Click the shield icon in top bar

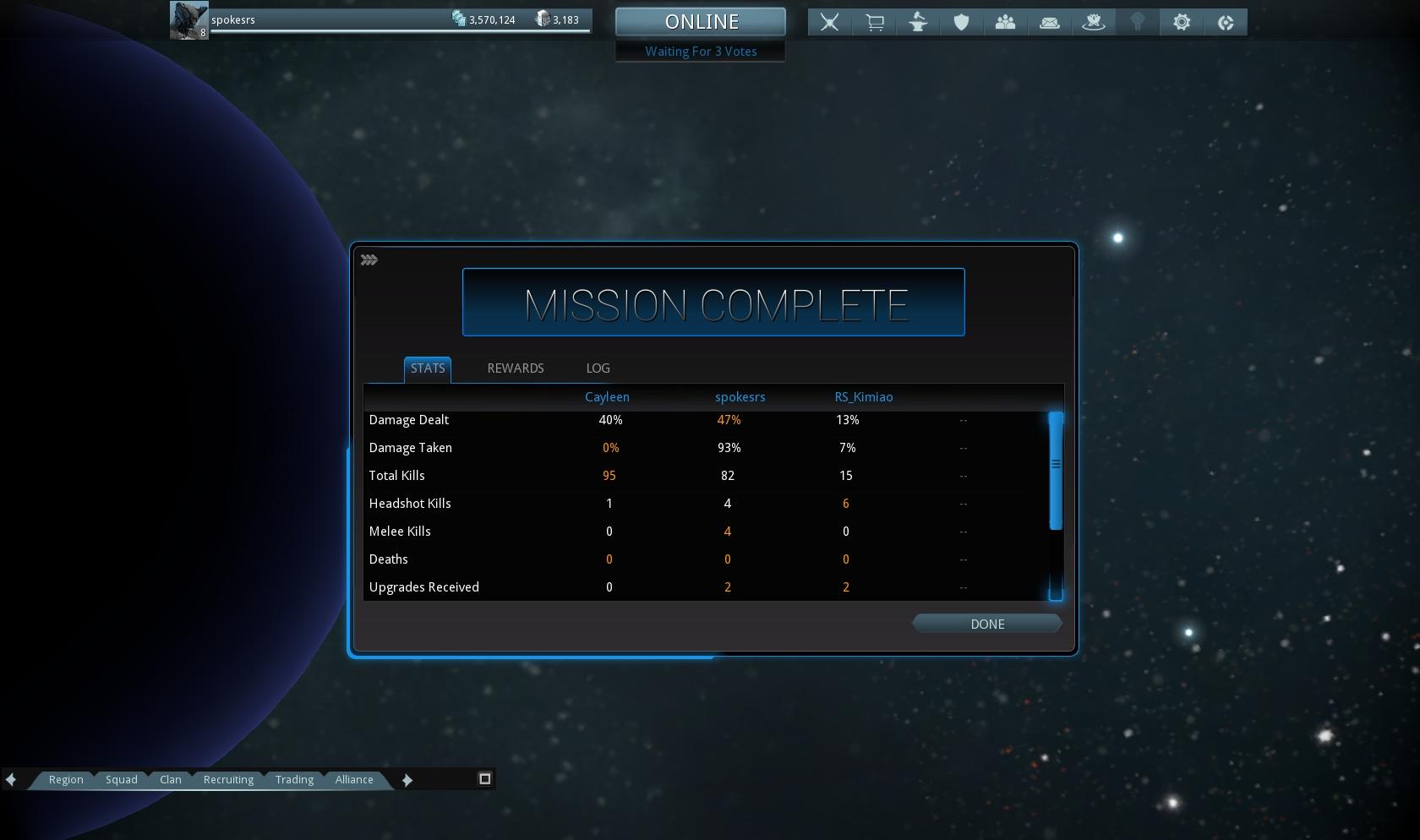point(962,23)
